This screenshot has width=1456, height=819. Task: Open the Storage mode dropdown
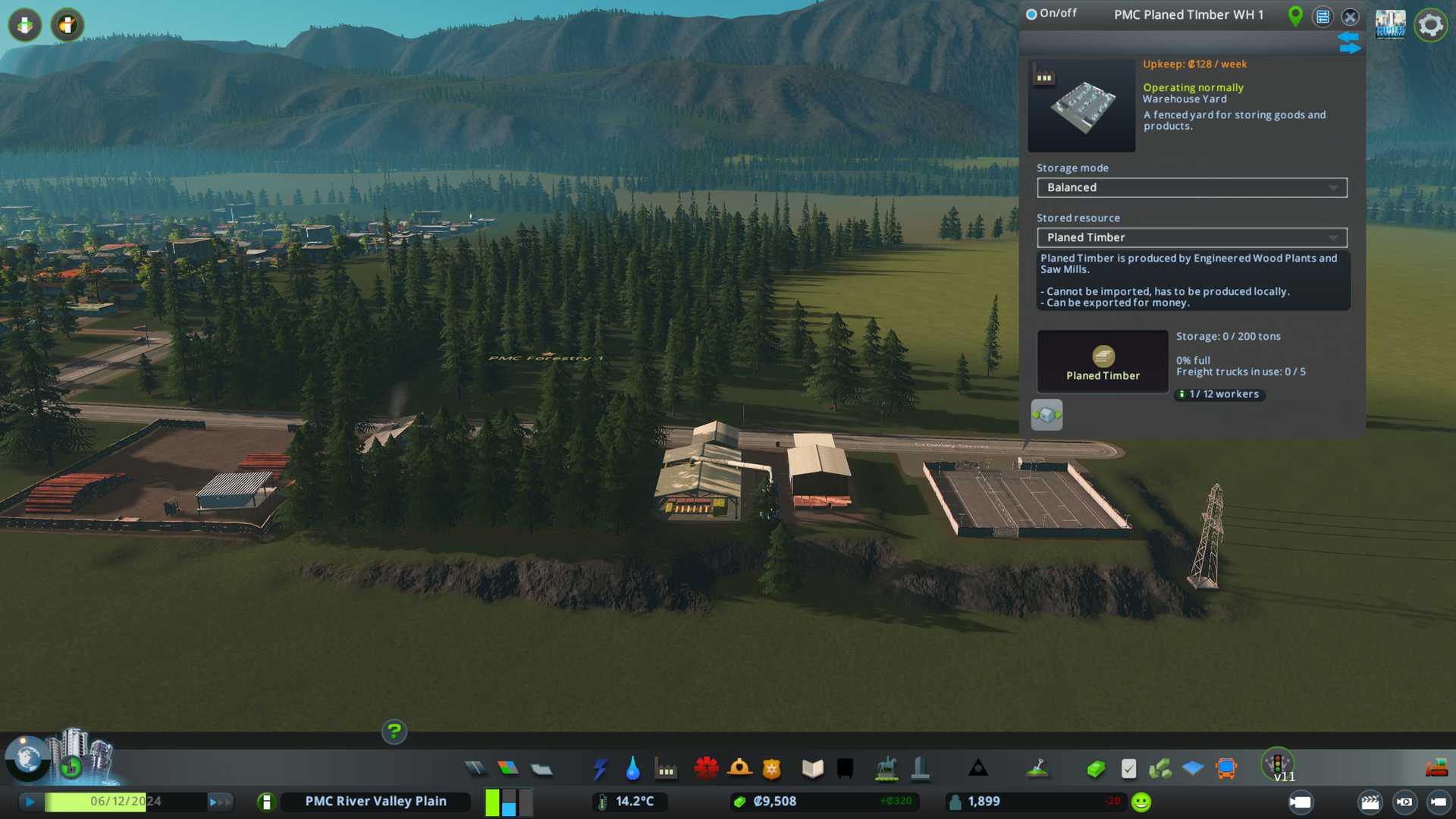[x=1191, y=187]
